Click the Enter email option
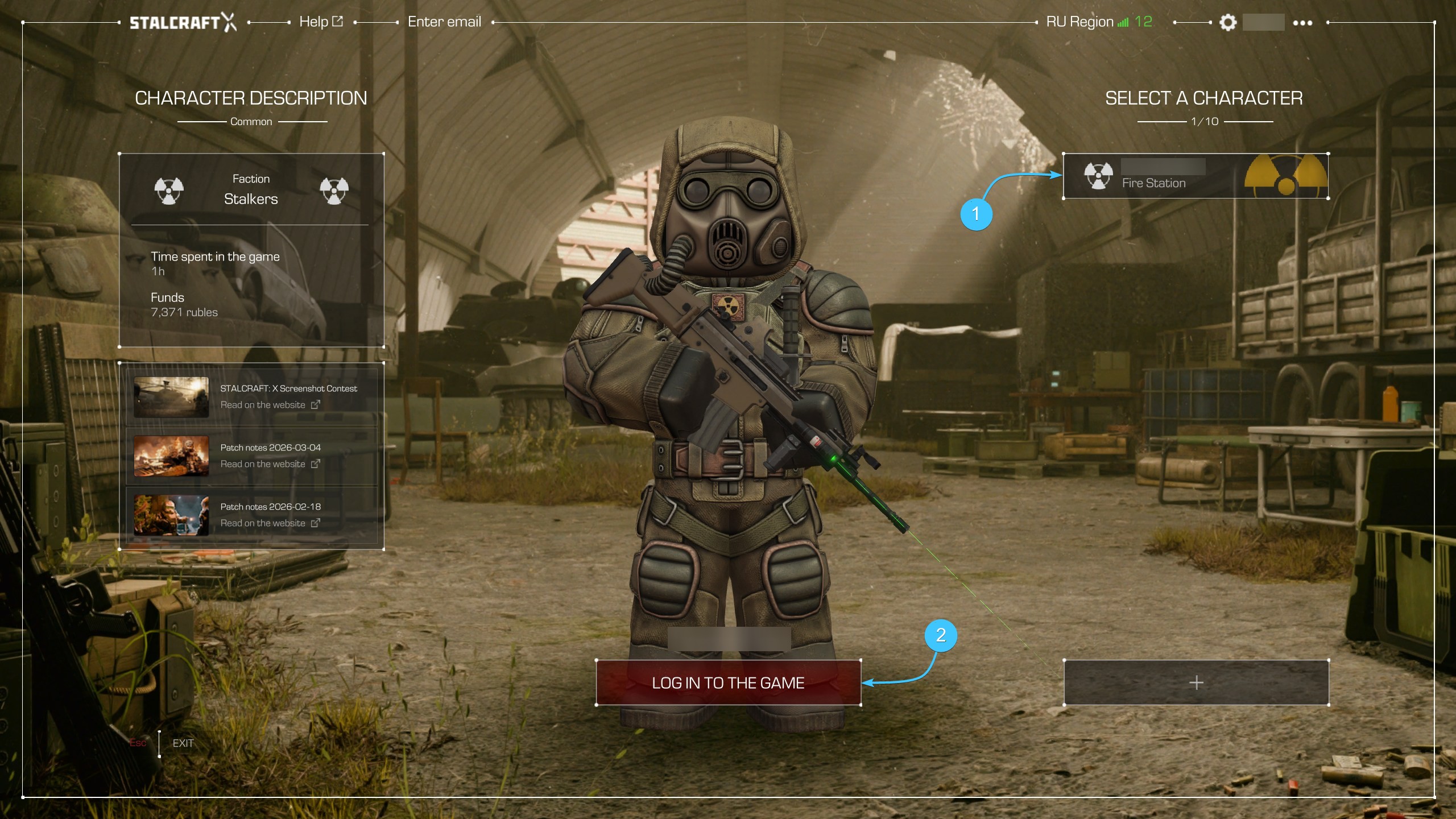The image size is (1456, 819). [x=444, y=22]
